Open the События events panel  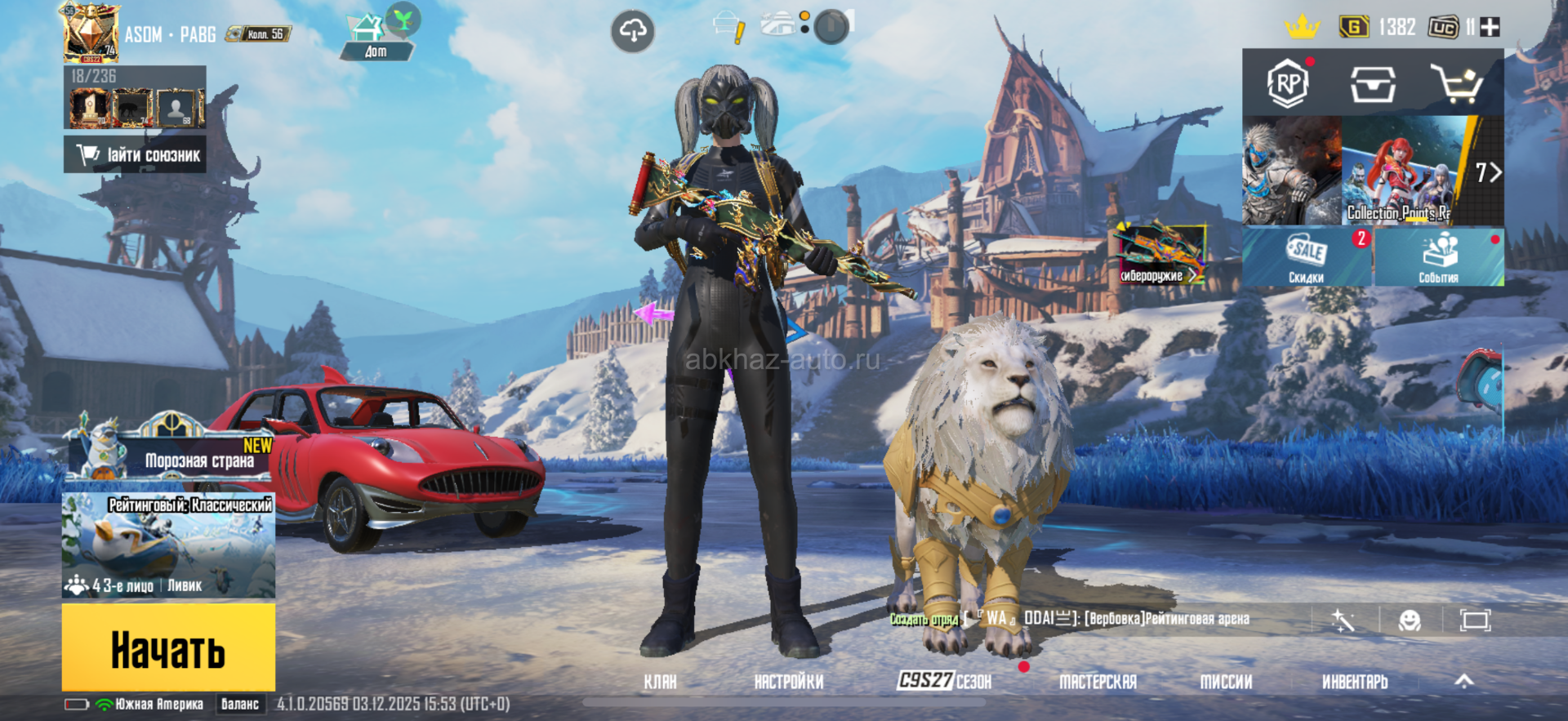(x=1439, y=257)
